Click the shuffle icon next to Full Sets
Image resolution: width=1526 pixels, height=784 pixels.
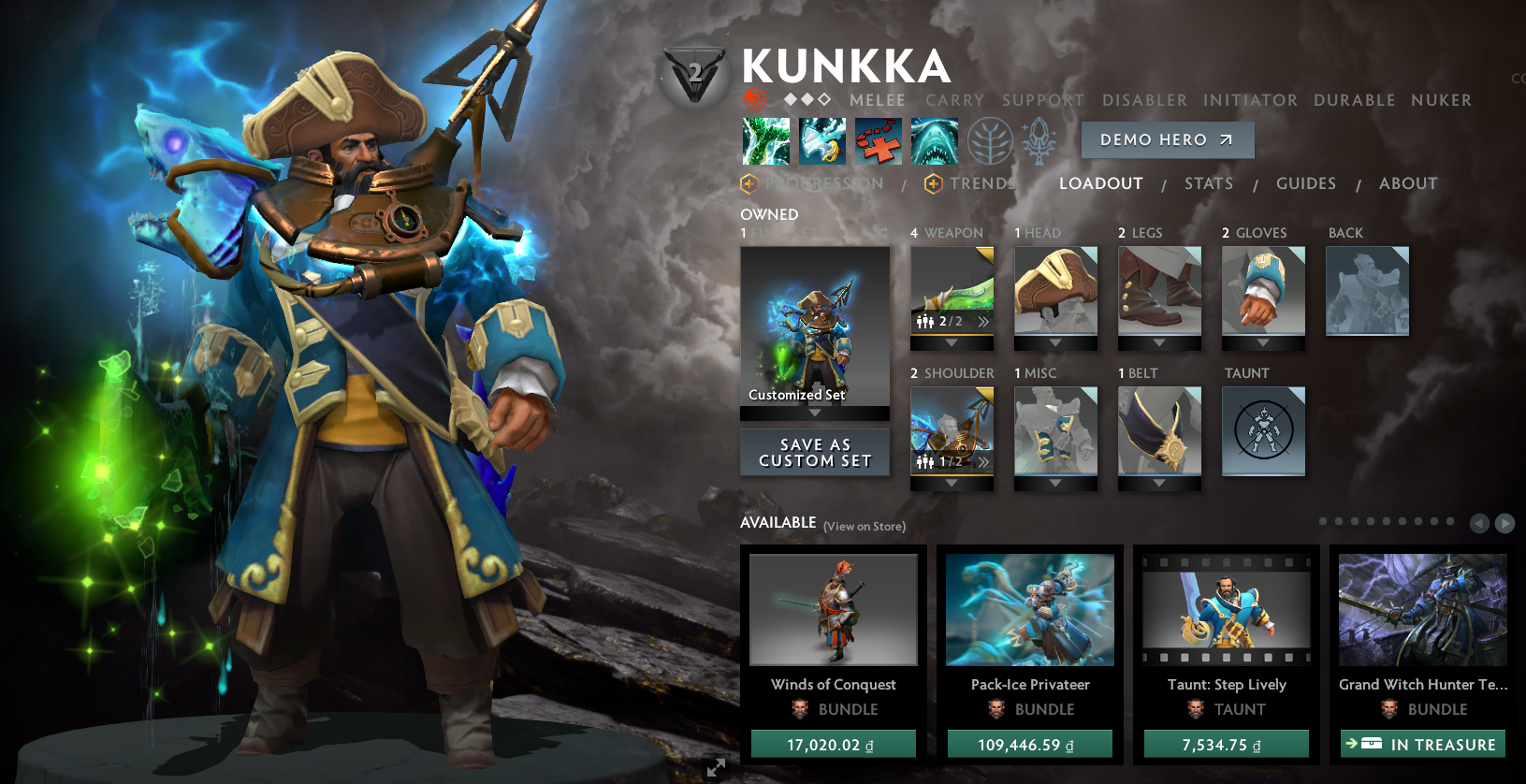point(879,231)
